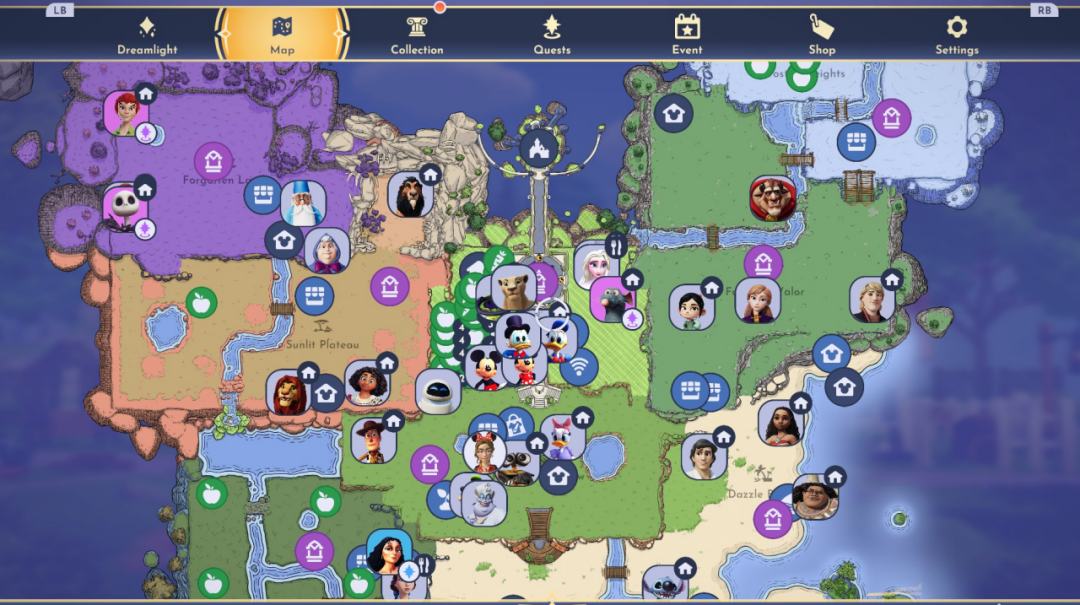The image size is (1080, 605).
Task: Select EVE's robot portrait marker
Action: tap(438, 391)
